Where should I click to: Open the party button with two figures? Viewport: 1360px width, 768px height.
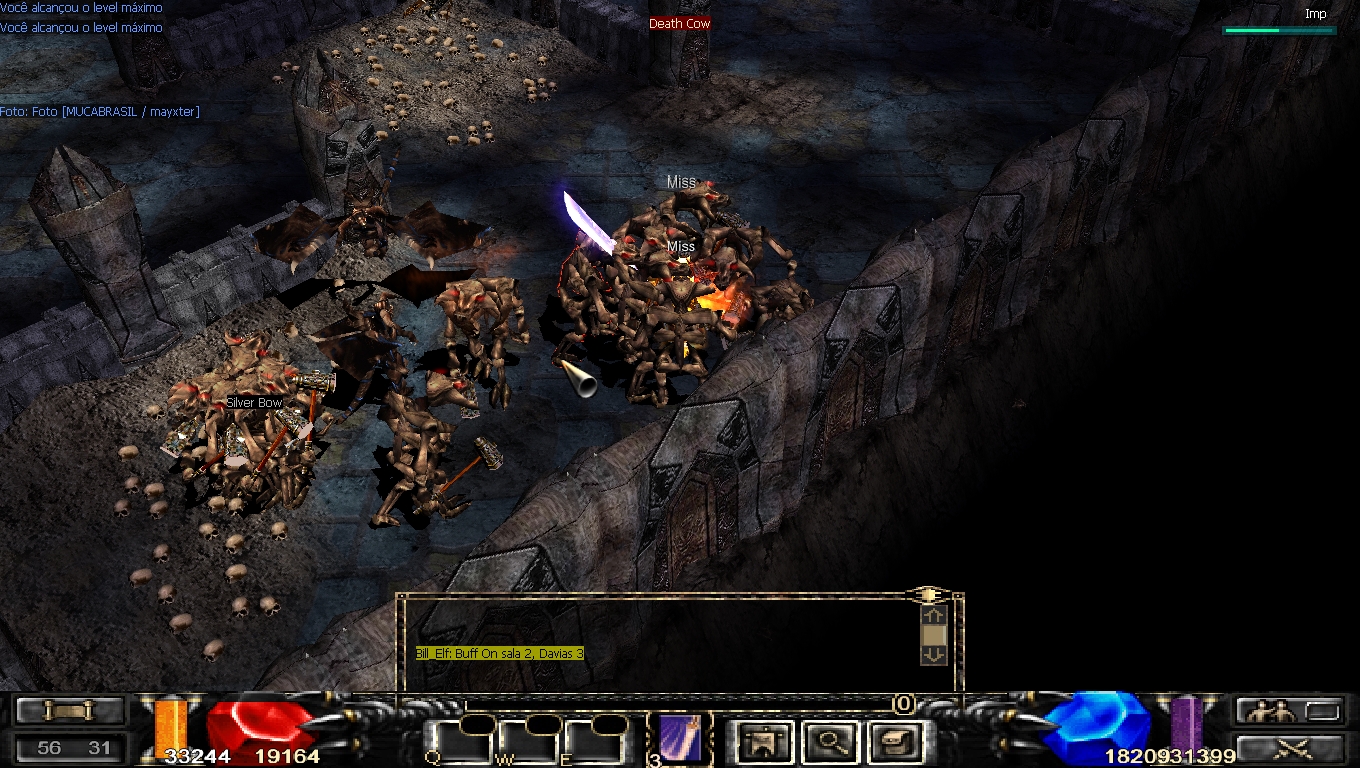[x=1288, y=711]
